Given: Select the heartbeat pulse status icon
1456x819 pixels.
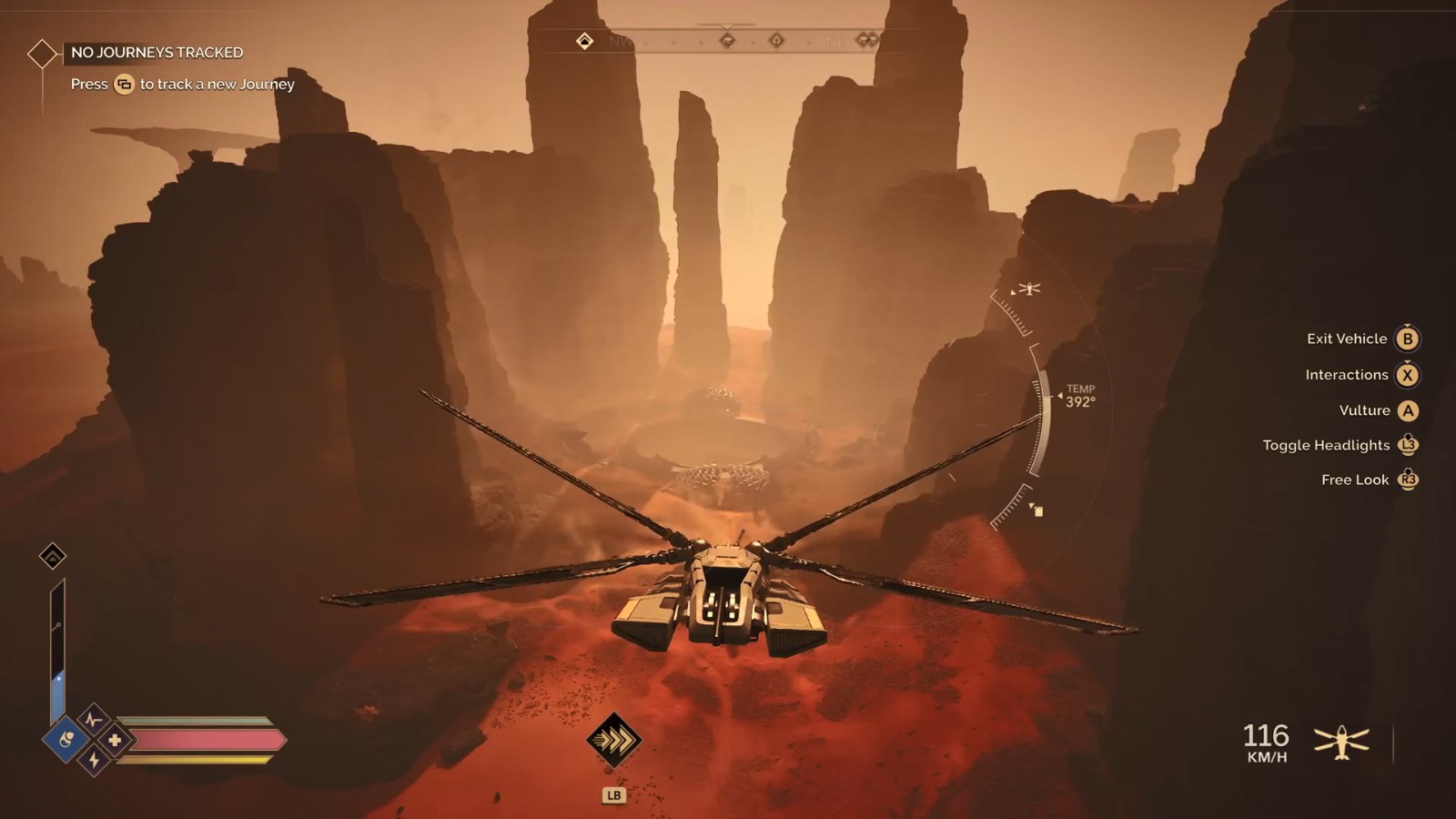Looking at the screenshot, I should [93, 719].
